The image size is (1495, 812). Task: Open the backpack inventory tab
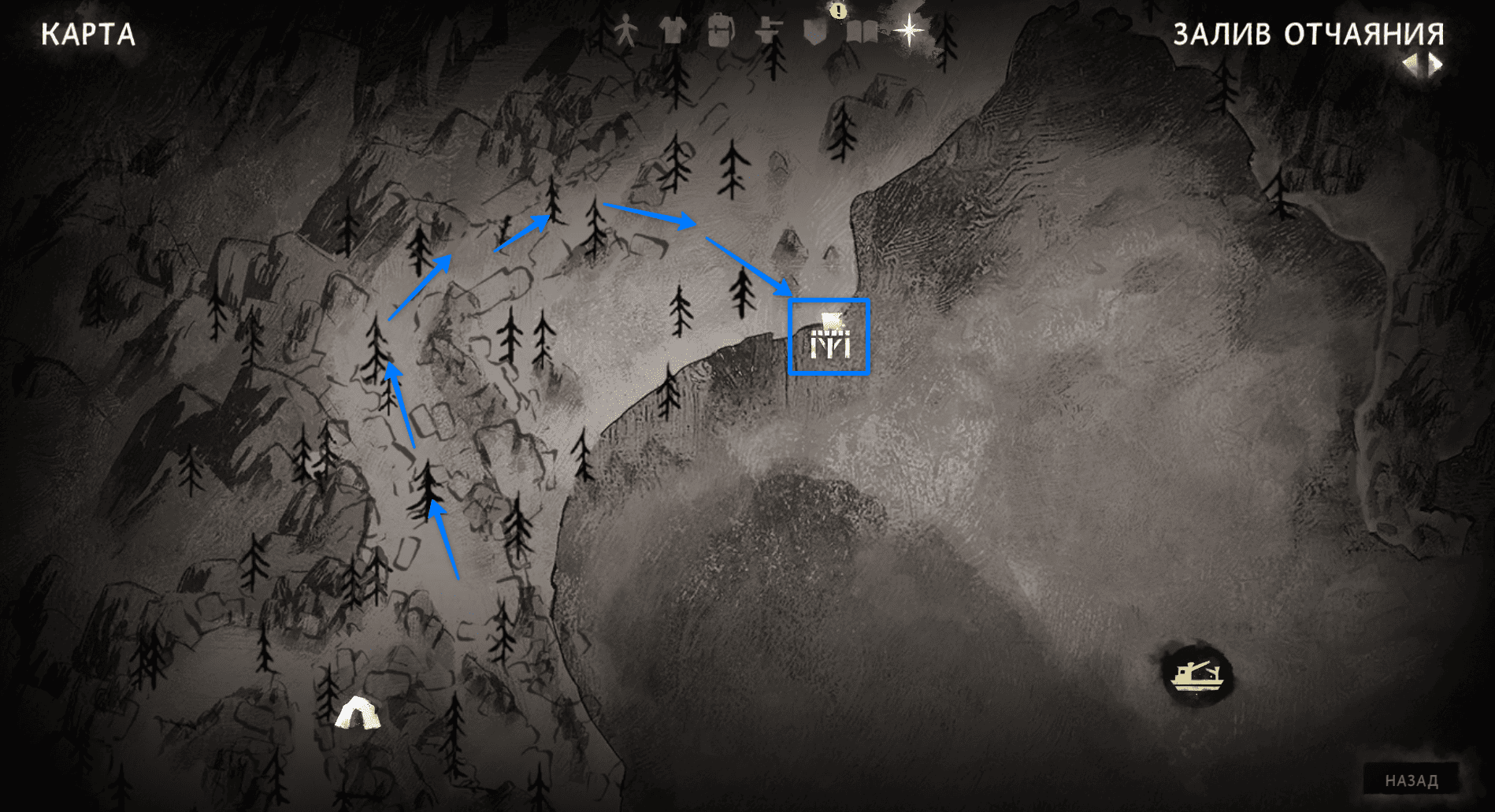point(720,32)
